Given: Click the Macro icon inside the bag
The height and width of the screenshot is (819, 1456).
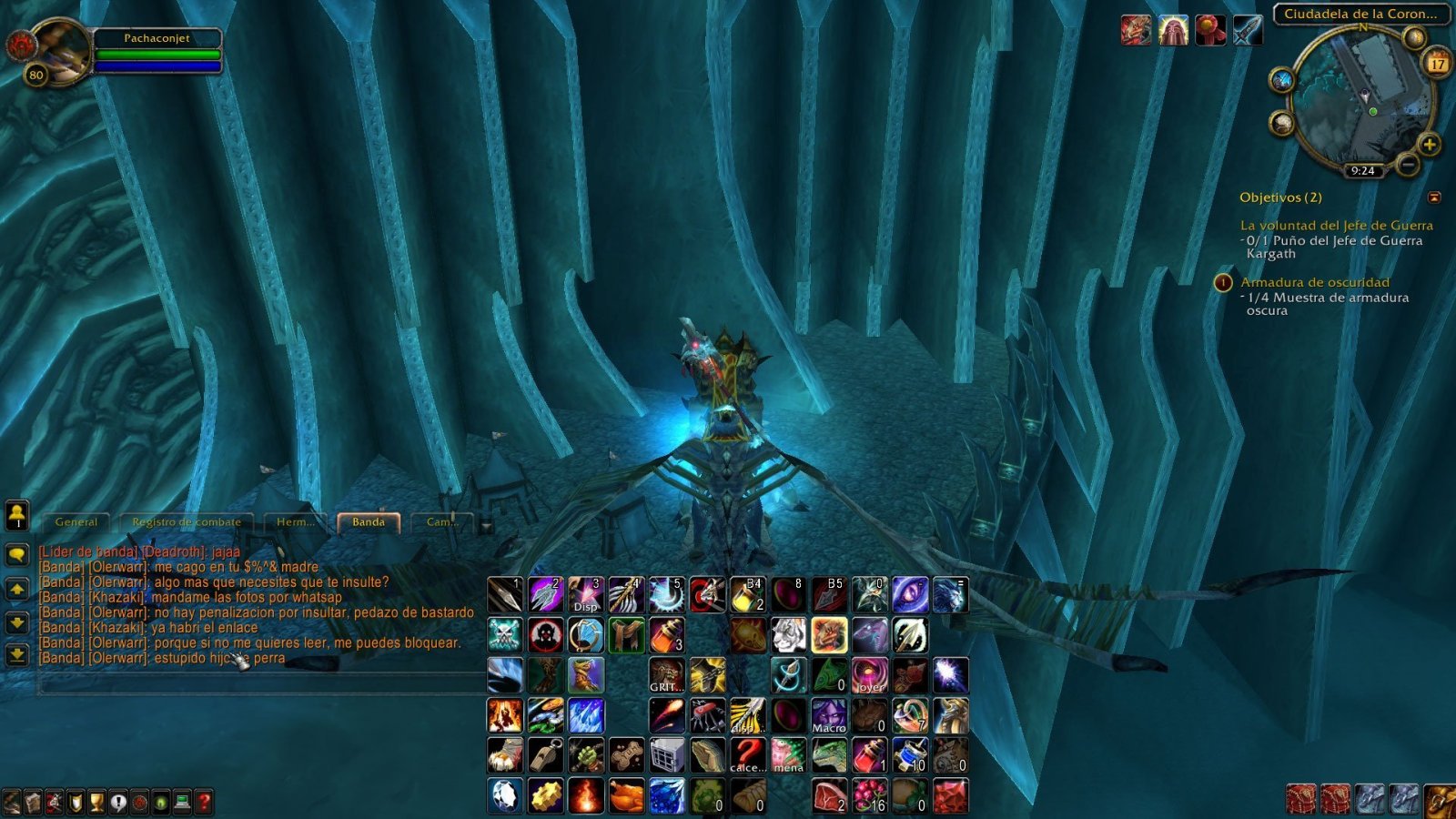Looking at the screenshot, I should (x=829, y=713).
